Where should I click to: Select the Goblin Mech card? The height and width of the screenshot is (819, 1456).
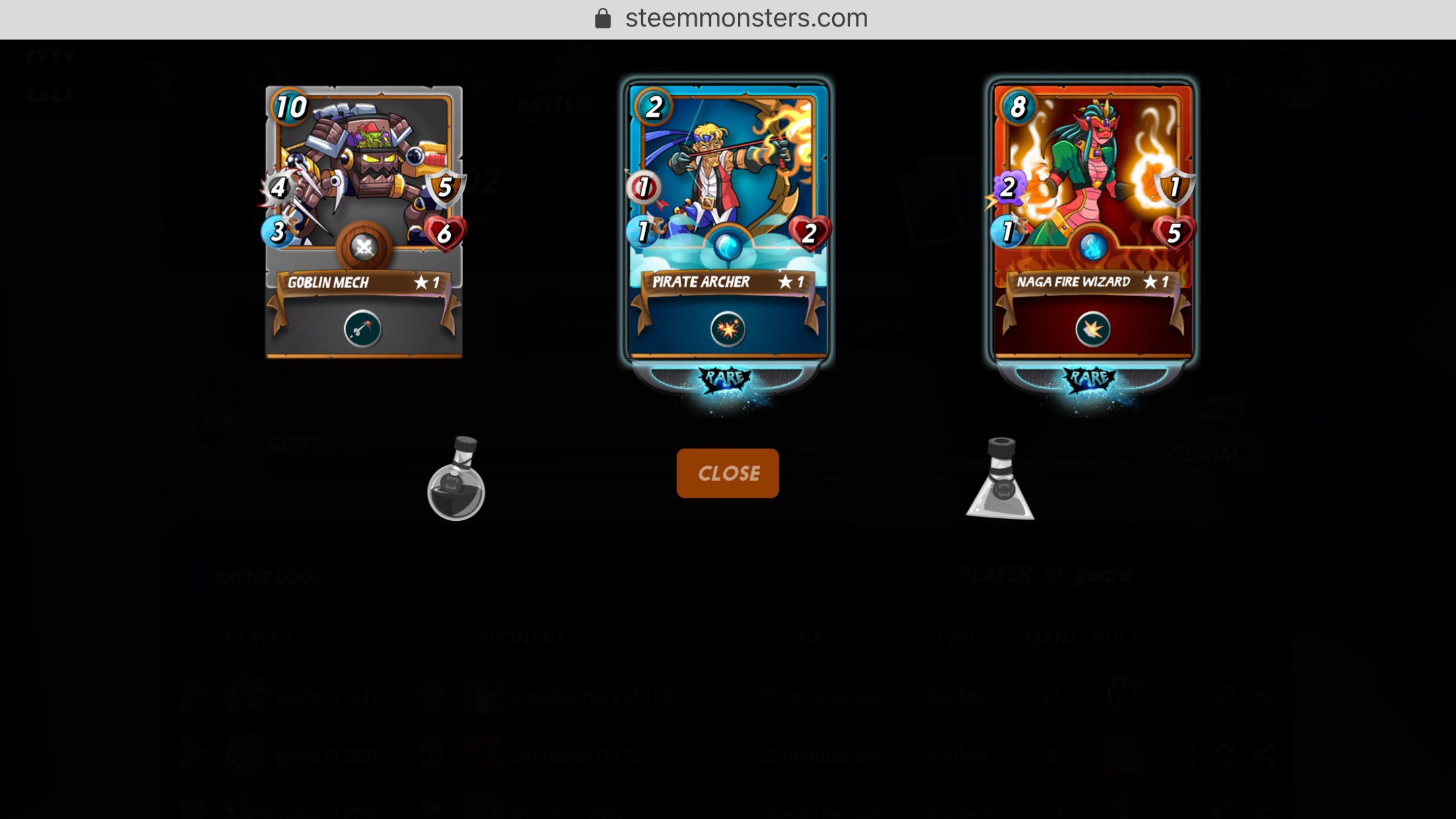click(363, 198)
